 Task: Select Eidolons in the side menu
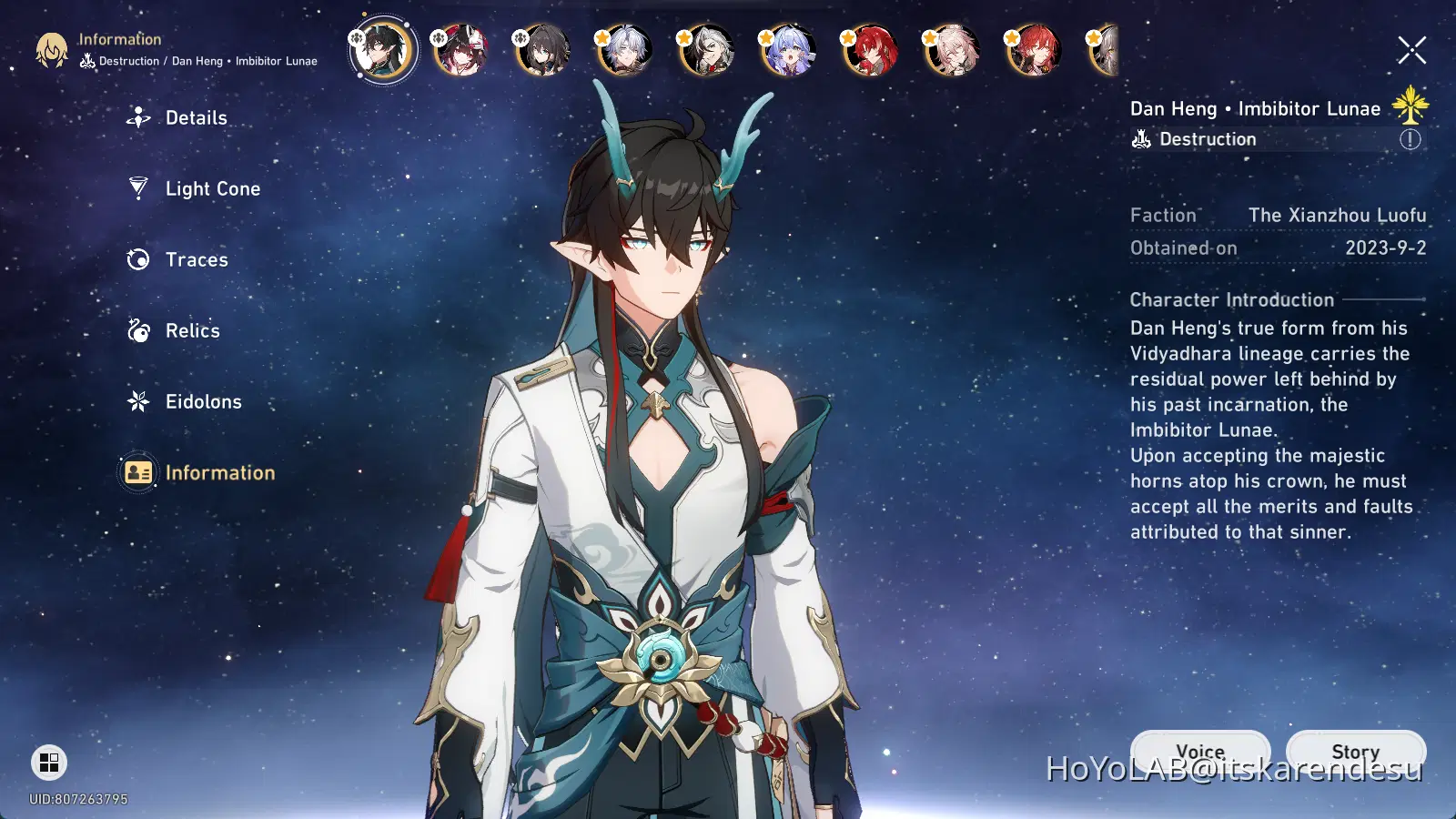[203, 402]
